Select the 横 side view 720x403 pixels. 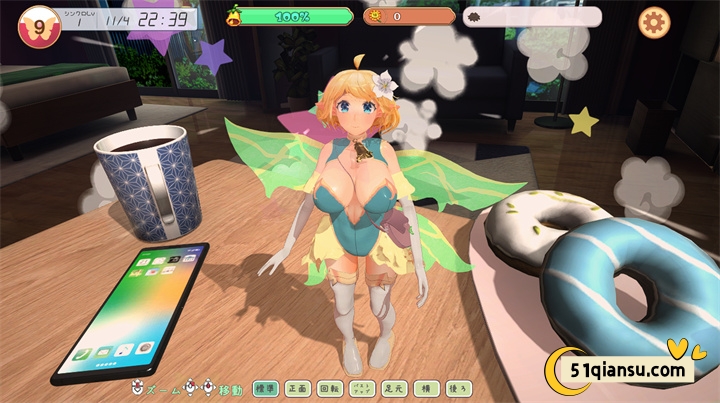tap(425, 387)
